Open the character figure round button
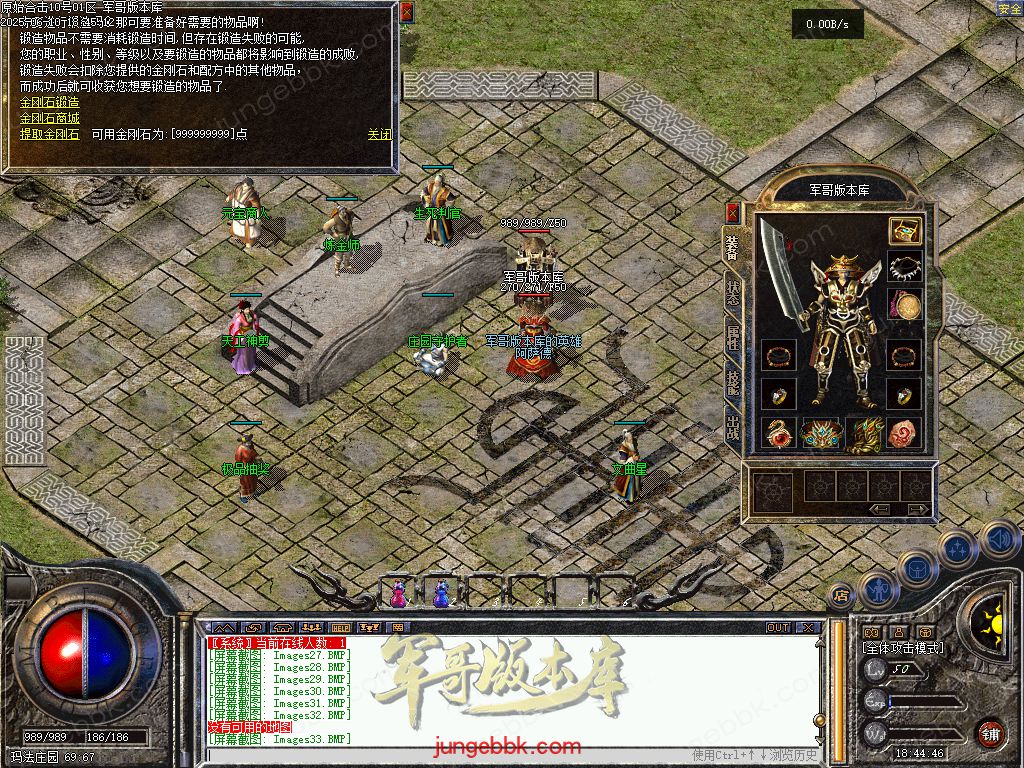 click(x=877, y=588)
